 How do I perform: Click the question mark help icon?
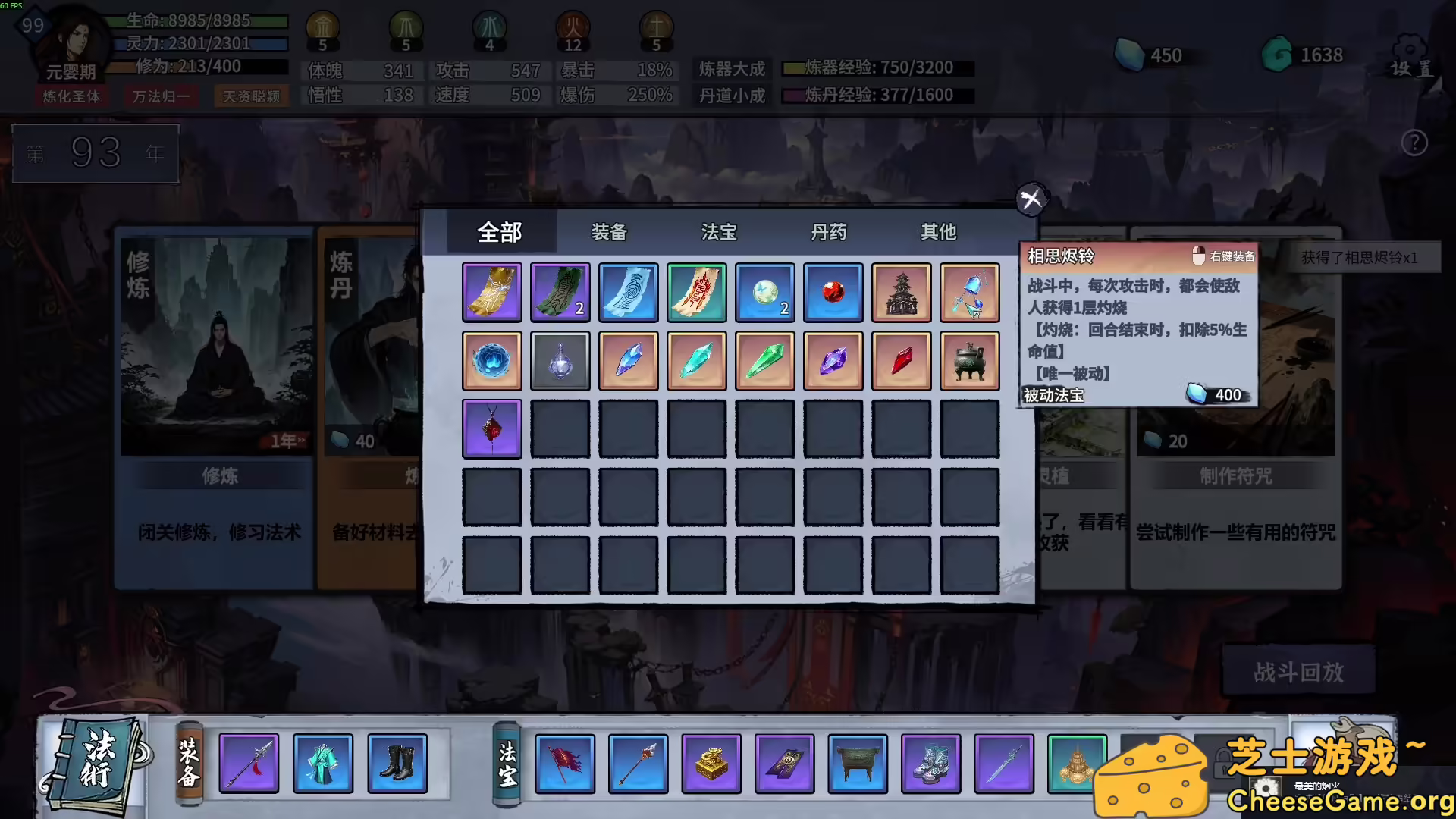(1414, 144)
